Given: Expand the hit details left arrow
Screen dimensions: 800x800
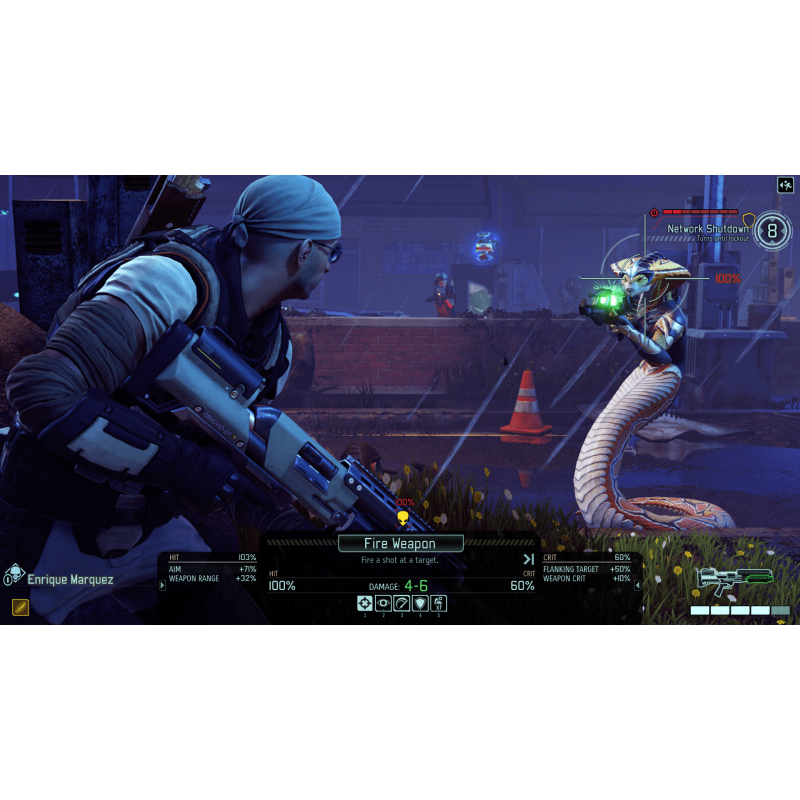Looking at the screenshot, I should coord(162,585).
